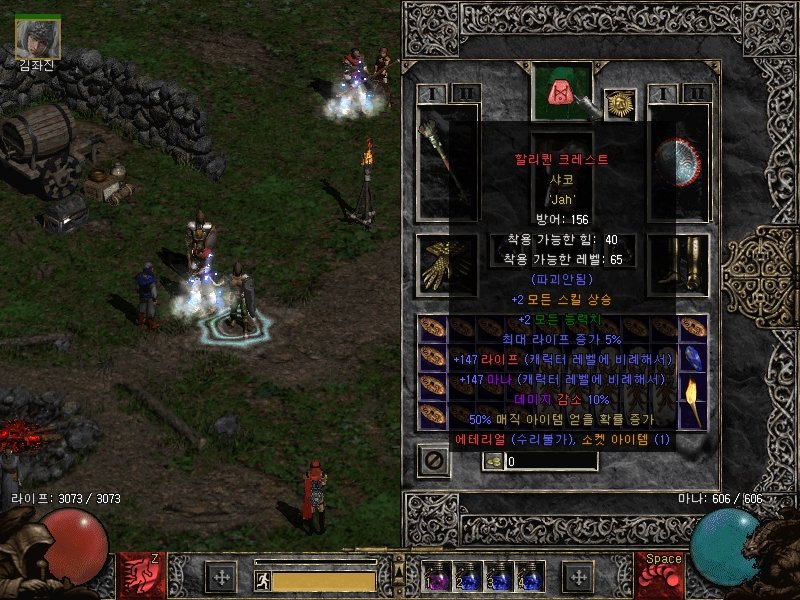Open the mini panel button beside right skill
This screenshot has width=800, height=600.
click(x=578, y=576)
